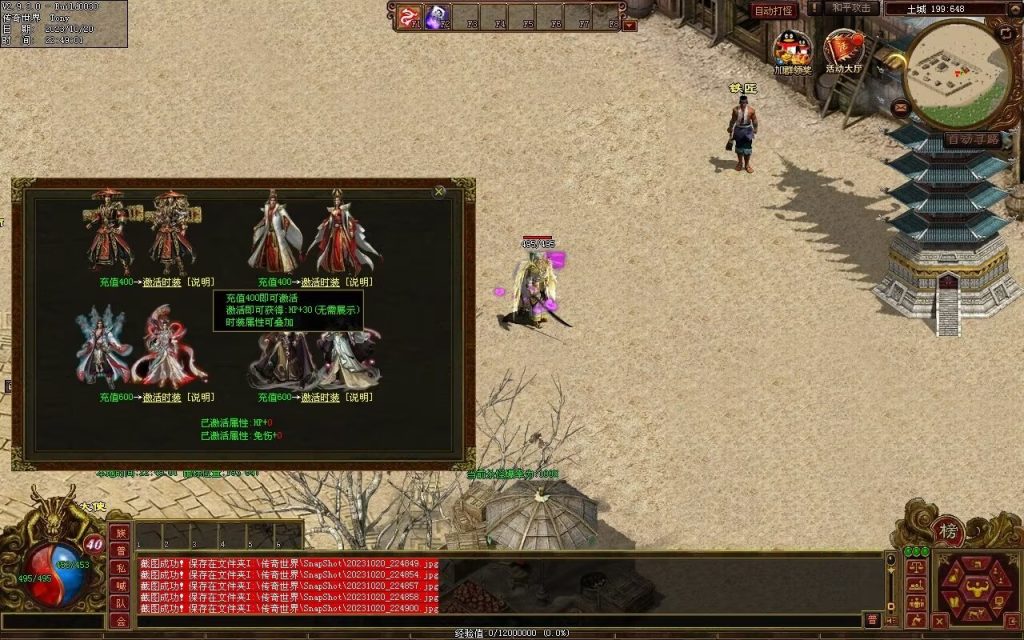Start 自动寻路 auto-pathfinding
Image resolution: width=1024 pixels, height=640 pixels.
click(x=970, y=139)
